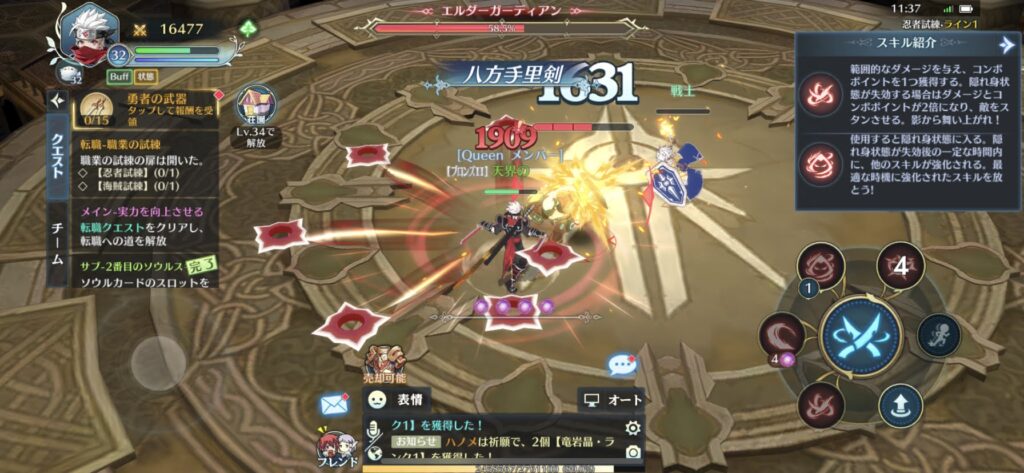Tap the jump up-arrow button
Viewport: 1024px width, 473px height.
click(900, 406)
